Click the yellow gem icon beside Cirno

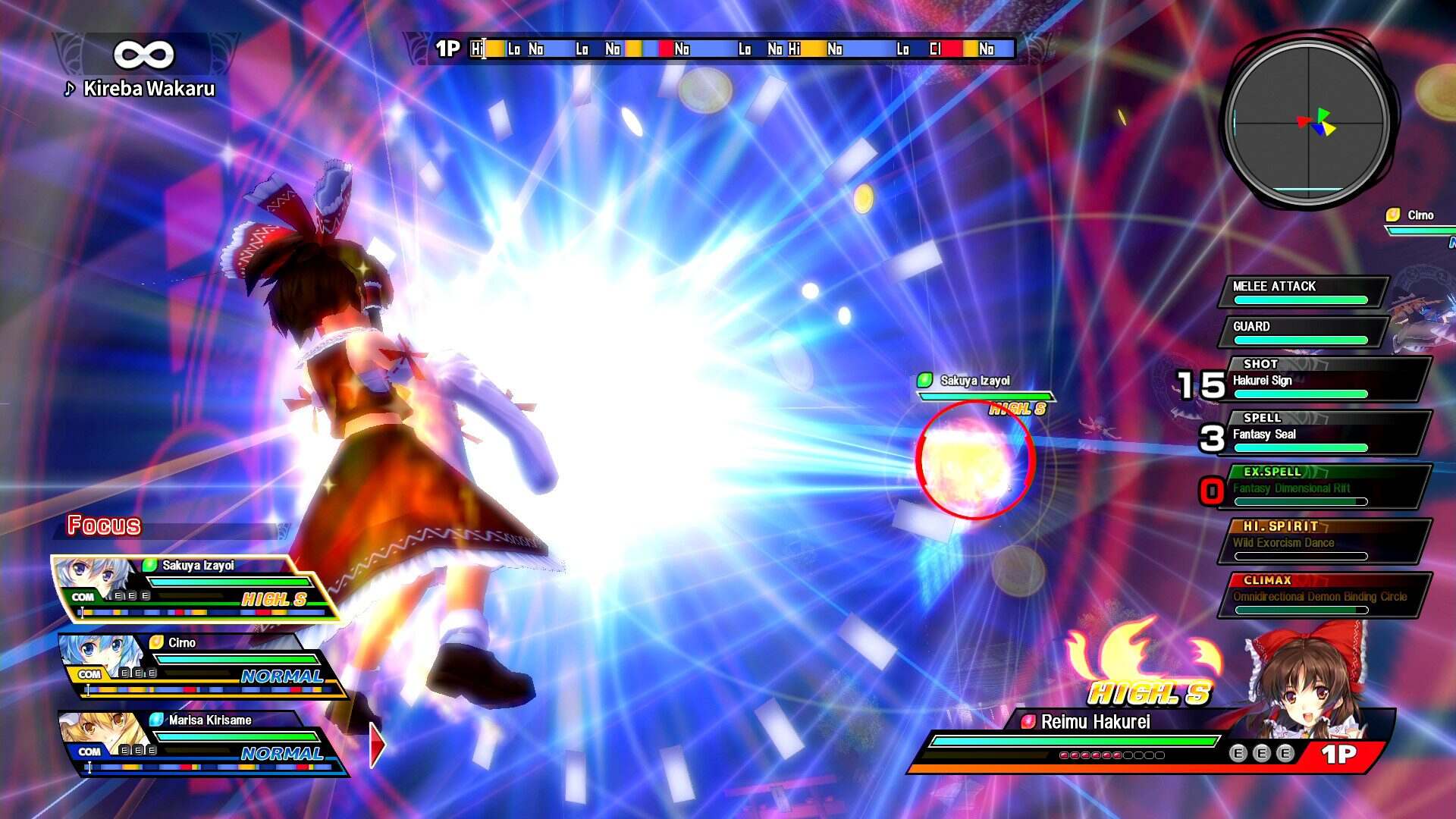coord(155,642)
